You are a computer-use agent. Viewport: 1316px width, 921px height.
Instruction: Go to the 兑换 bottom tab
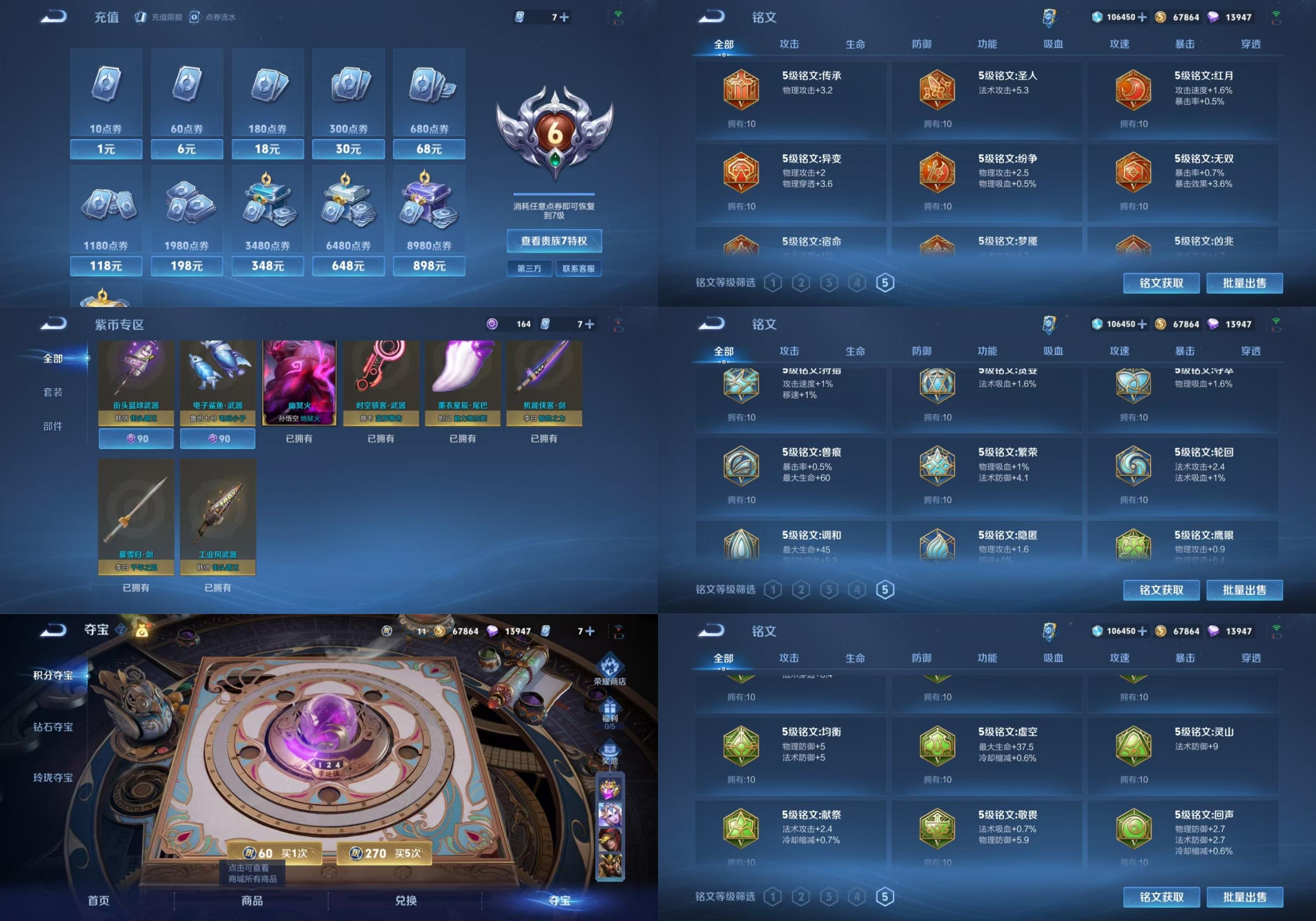coord(405,900)
